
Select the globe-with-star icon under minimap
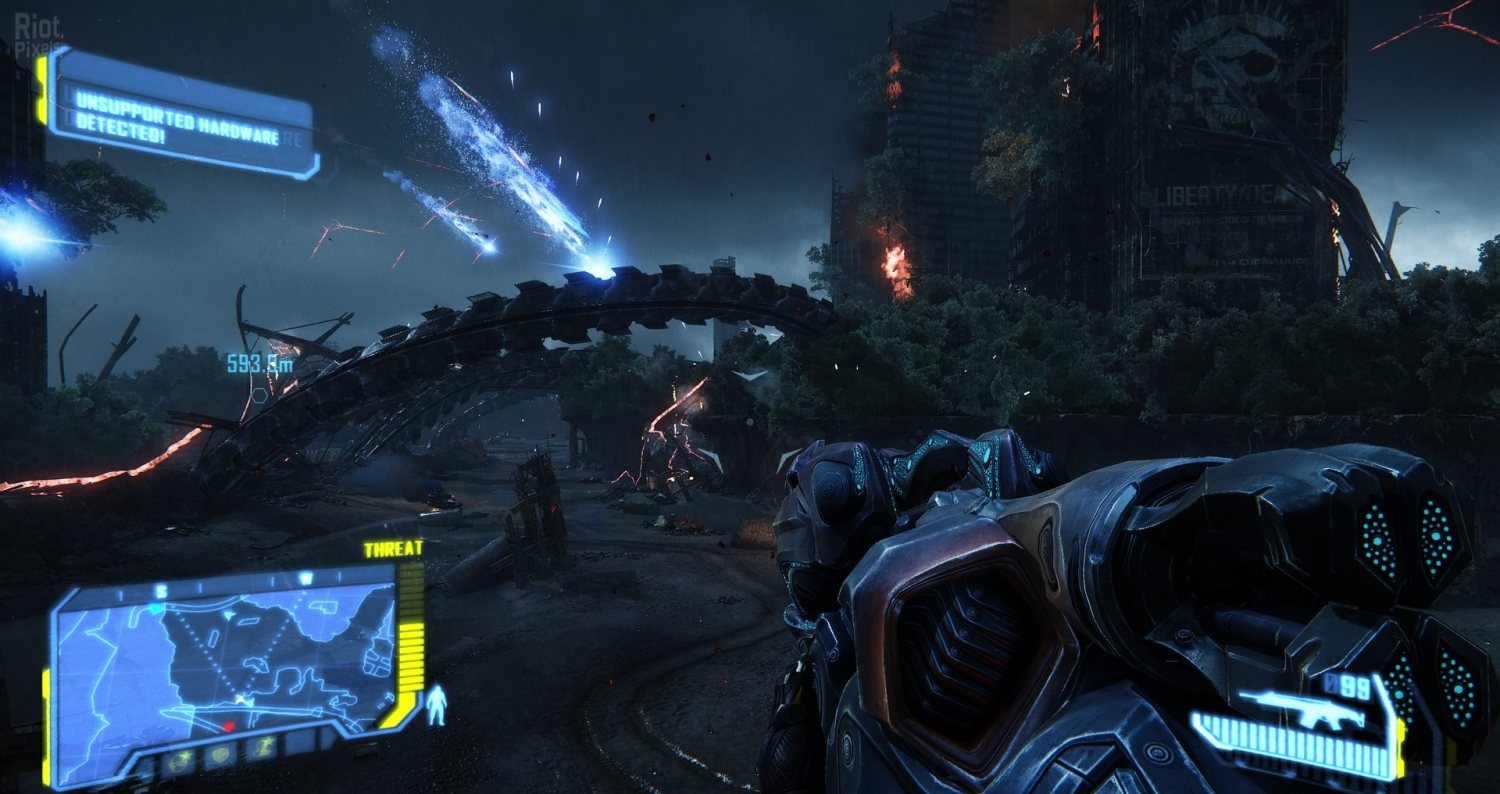(x=181, y=761)
